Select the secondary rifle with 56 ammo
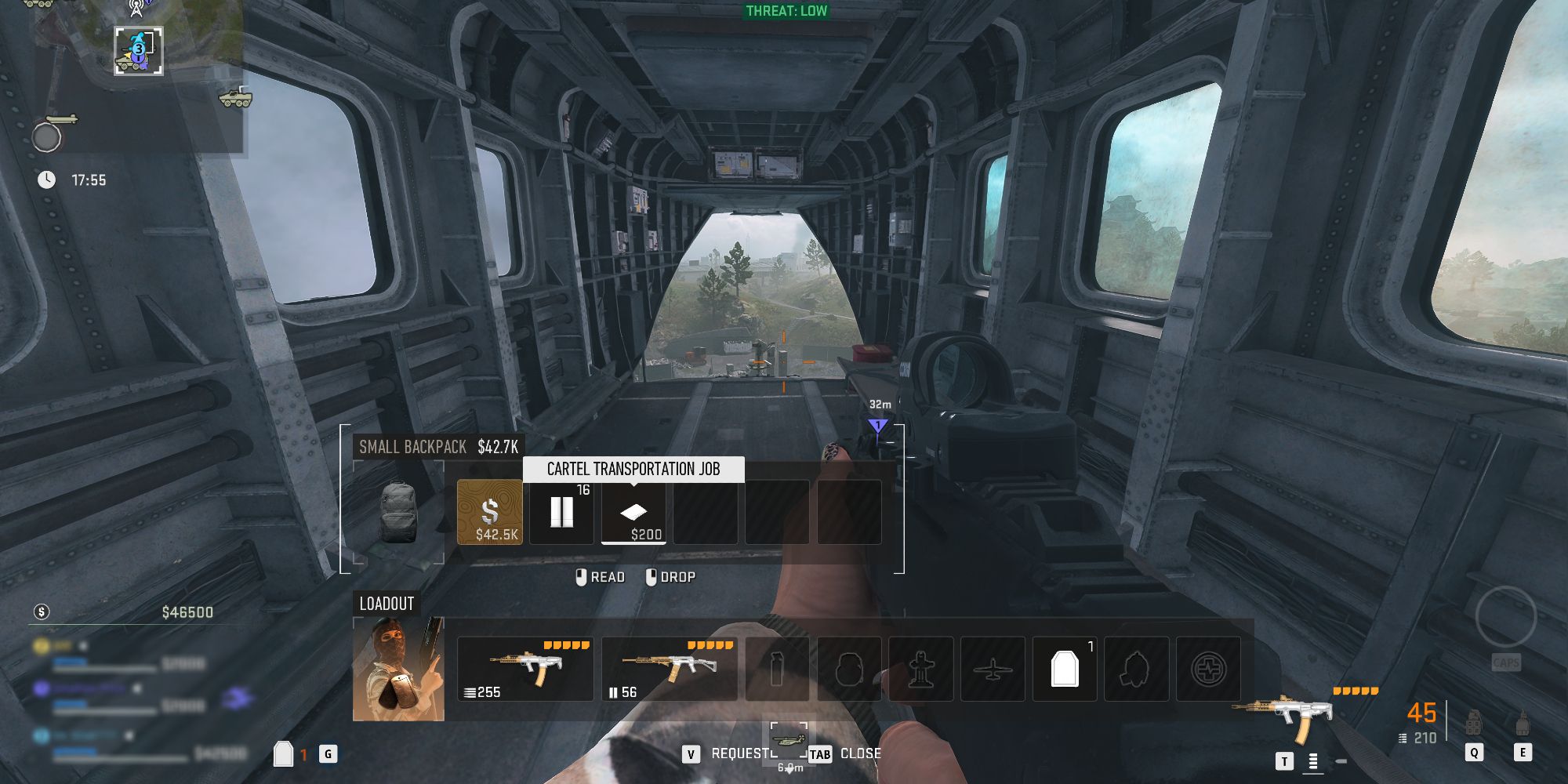Image resolution: width=1568 pixels, height=784 pixels. 670,669
